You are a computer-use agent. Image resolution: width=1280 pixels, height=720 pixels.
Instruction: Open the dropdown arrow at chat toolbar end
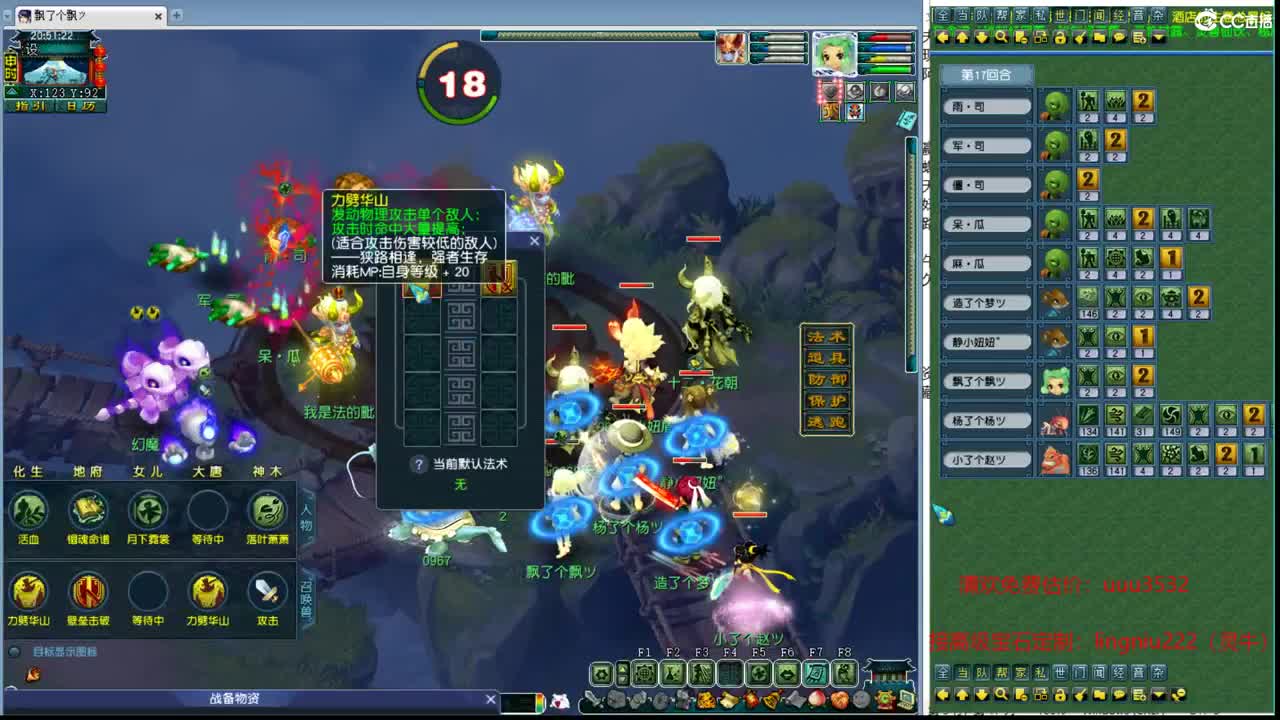tap(1158, 38)
